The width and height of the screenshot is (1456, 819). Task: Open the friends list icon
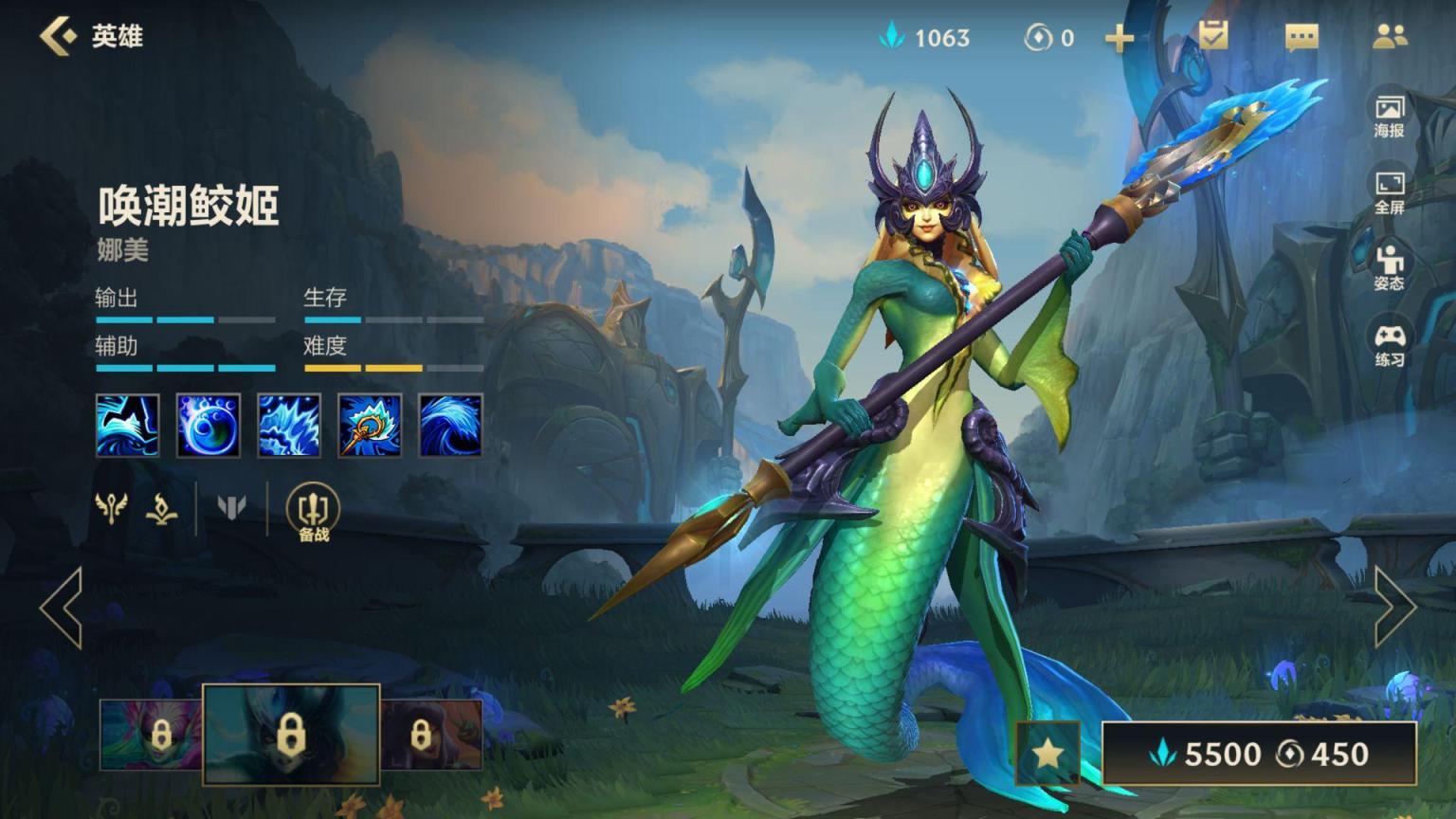(1390, 37)
